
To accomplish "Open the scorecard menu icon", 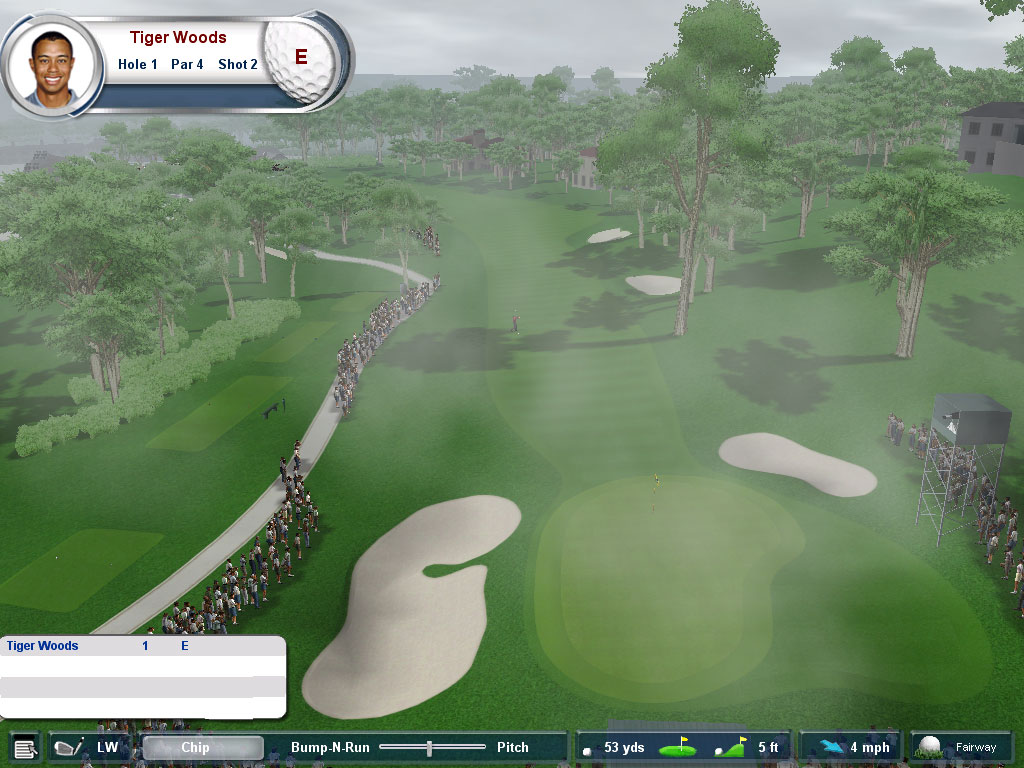I will click(25, 748).
